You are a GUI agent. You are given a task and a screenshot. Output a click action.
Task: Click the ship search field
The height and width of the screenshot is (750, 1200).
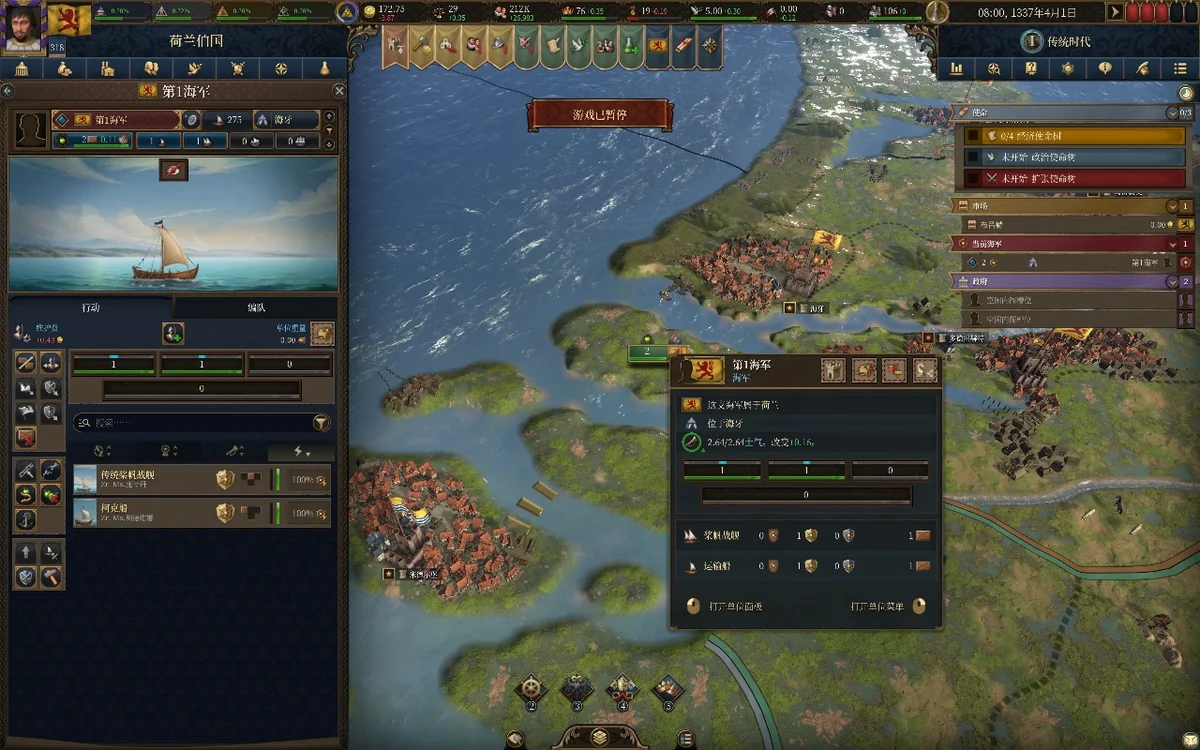[x=190, y=423]
